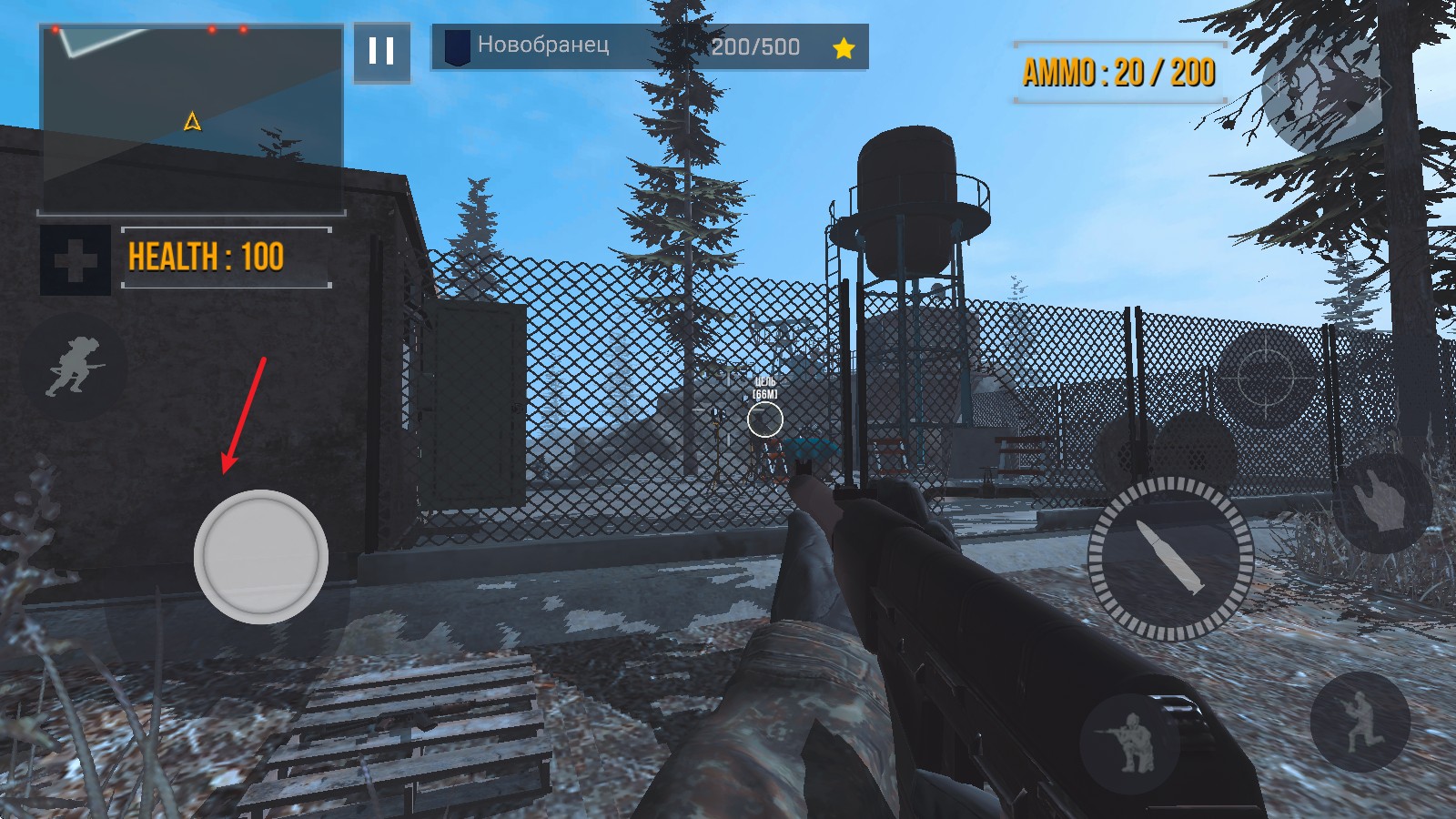Pause the game with the pause button
1456x819 pixels.
pyautogui.click(x=381, y=51)
